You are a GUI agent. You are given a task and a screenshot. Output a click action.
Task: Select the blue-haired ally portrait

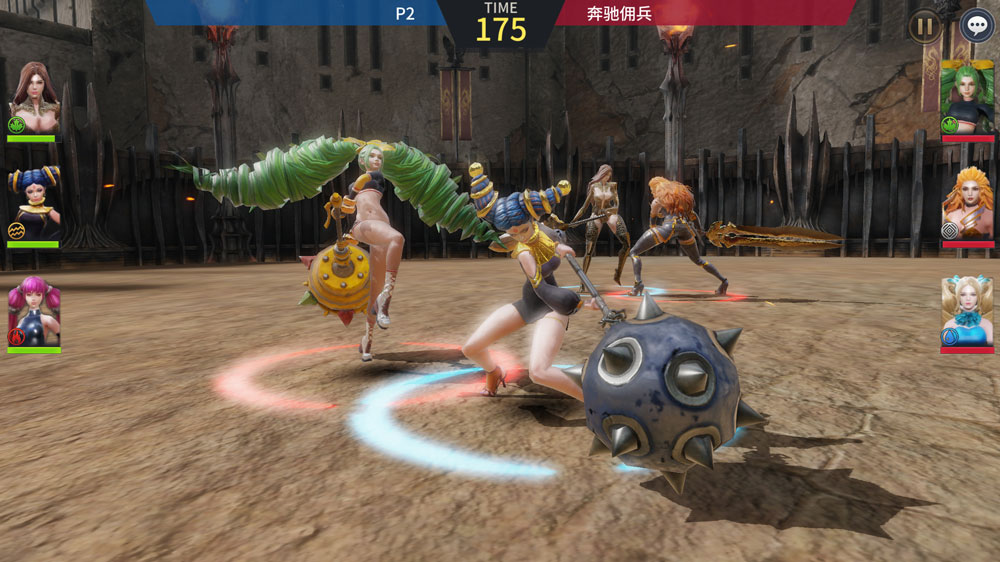34,204
